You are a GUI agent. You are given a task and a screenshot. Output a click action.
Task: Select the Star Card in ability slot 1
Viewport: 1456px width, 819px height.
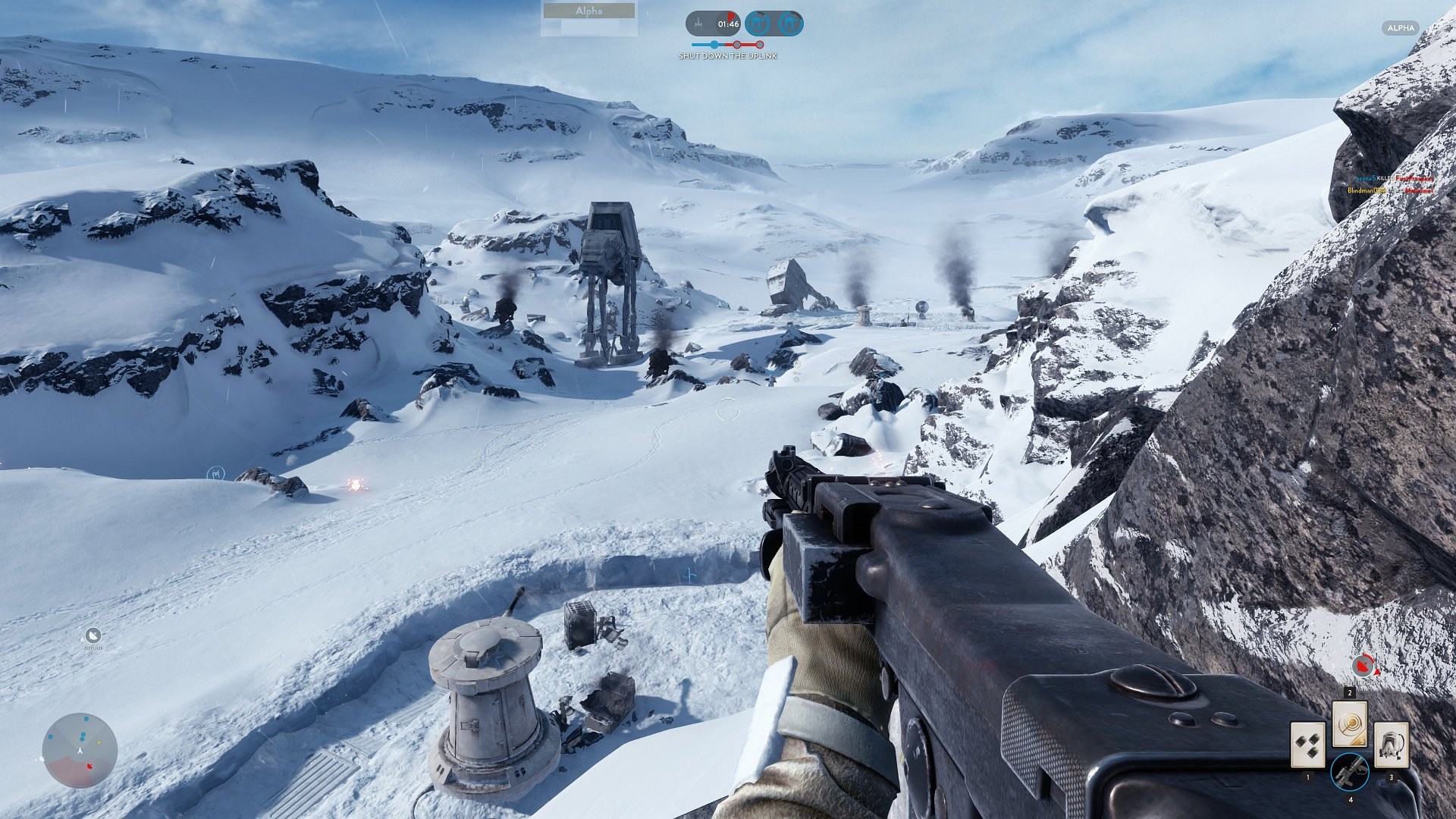point(1308,745)
